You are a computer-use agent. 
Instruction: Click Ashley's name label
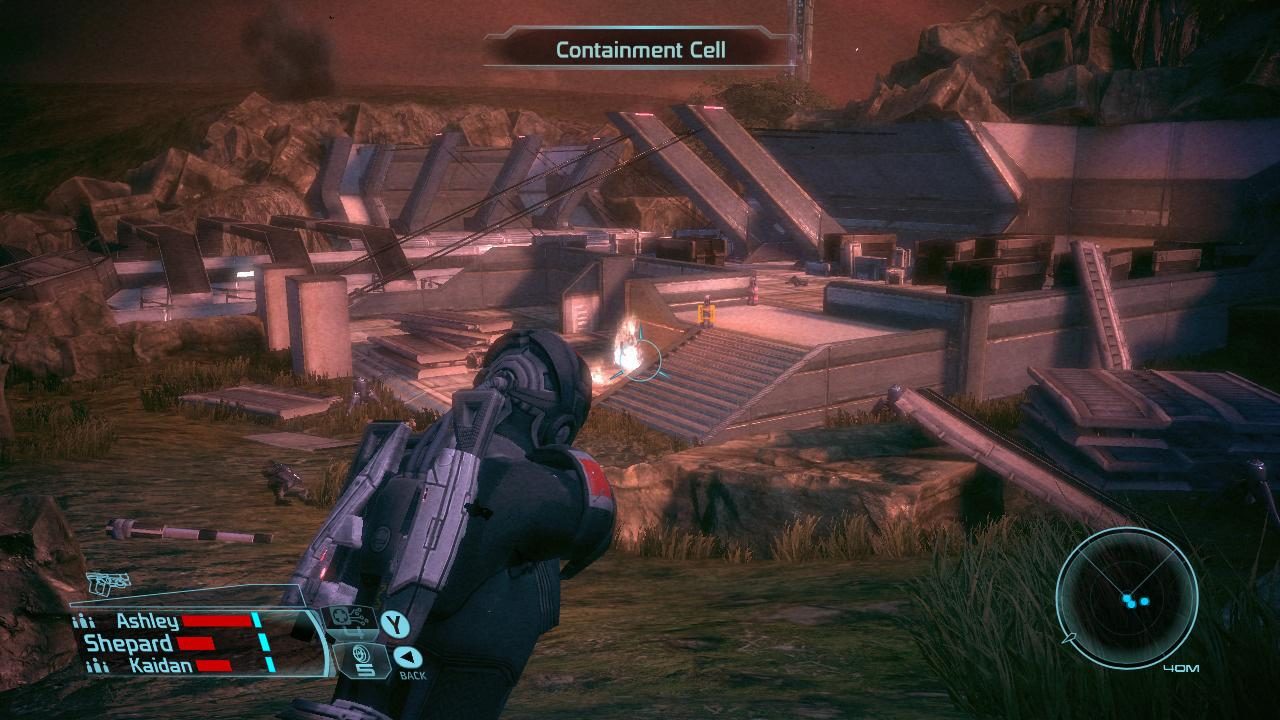tap(150, 620)
